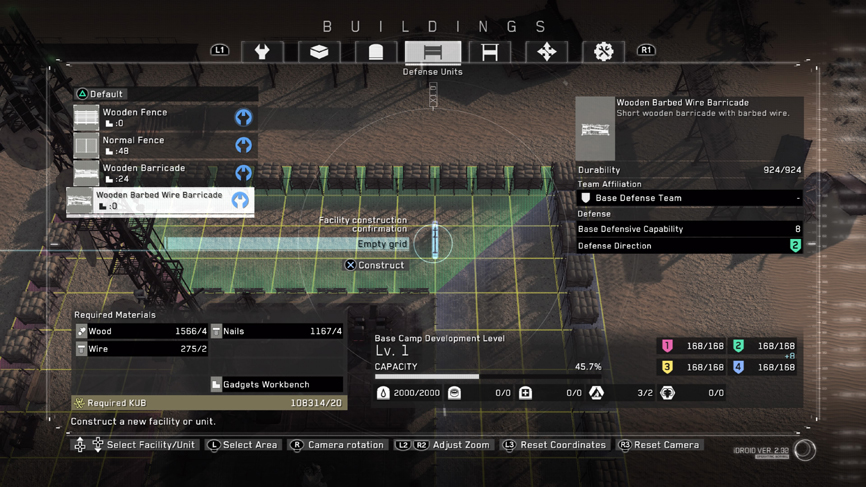Open the four-arrows icon building tab
The image size is (866, 487).
(546, 52)
